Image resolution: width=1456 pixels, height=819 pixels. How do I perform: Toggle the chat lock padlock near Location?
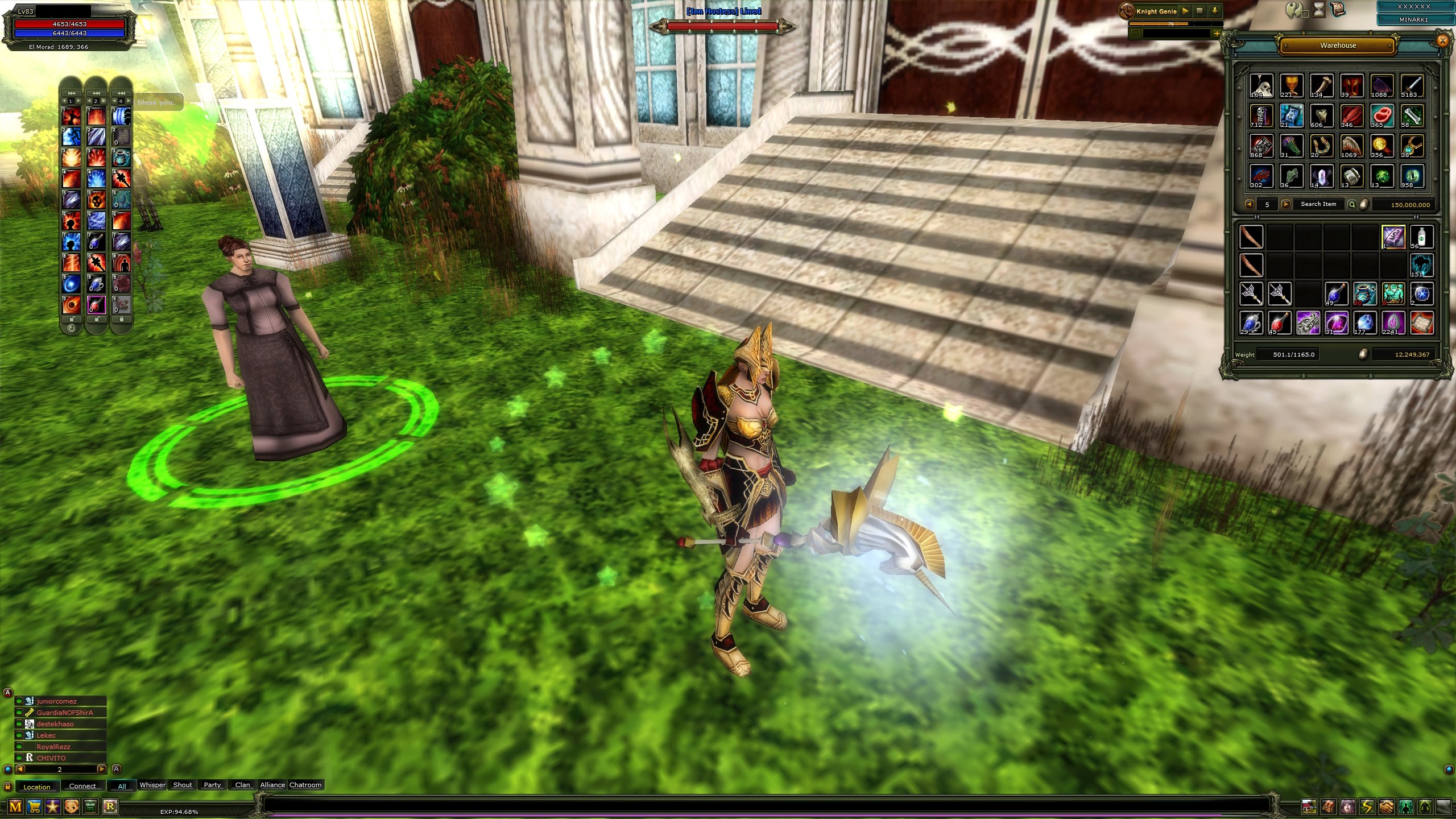(x=7, y=787)
